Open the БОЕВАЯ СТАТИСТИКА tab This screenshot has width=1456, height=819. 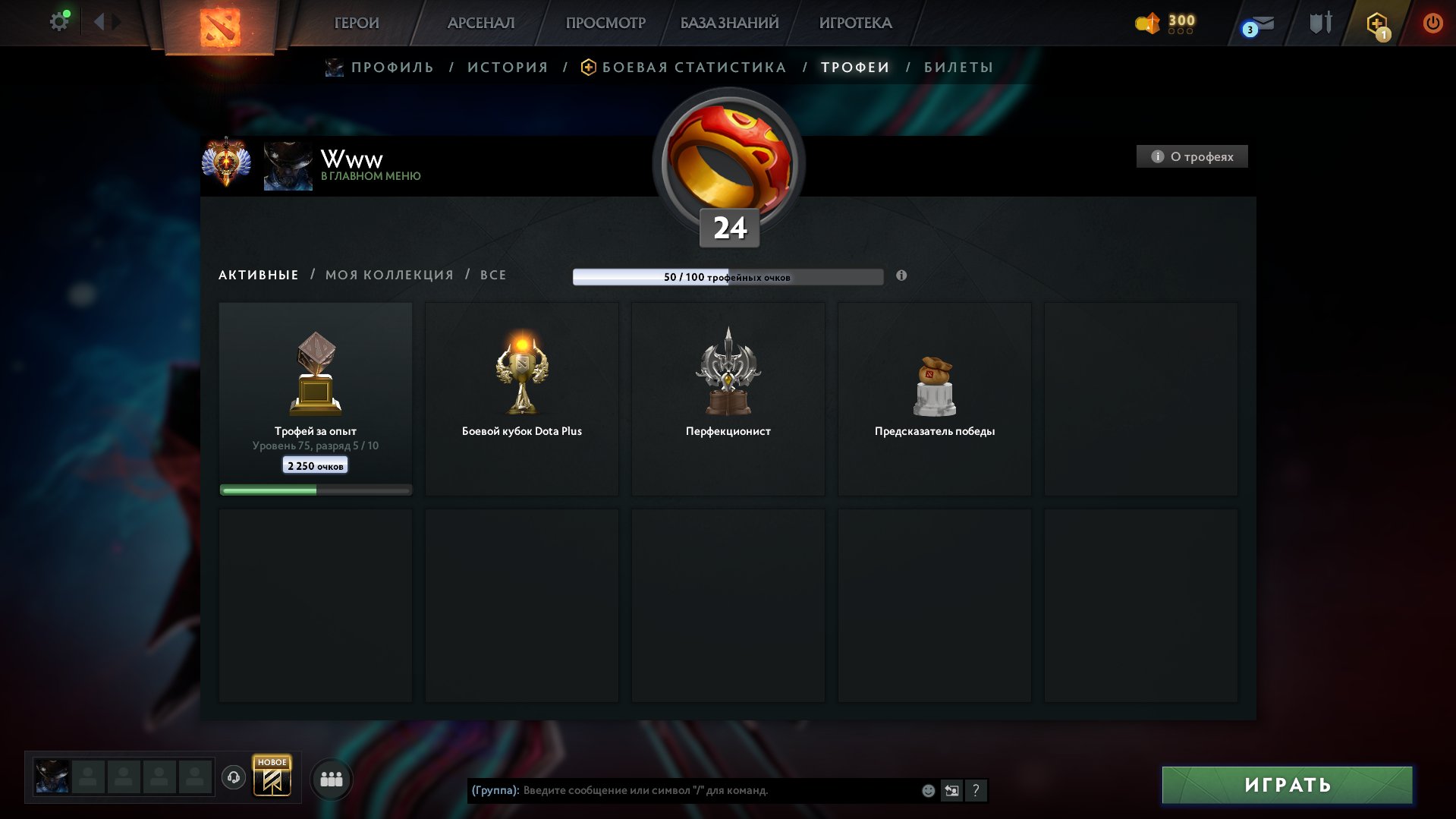[x=693, y=68]
